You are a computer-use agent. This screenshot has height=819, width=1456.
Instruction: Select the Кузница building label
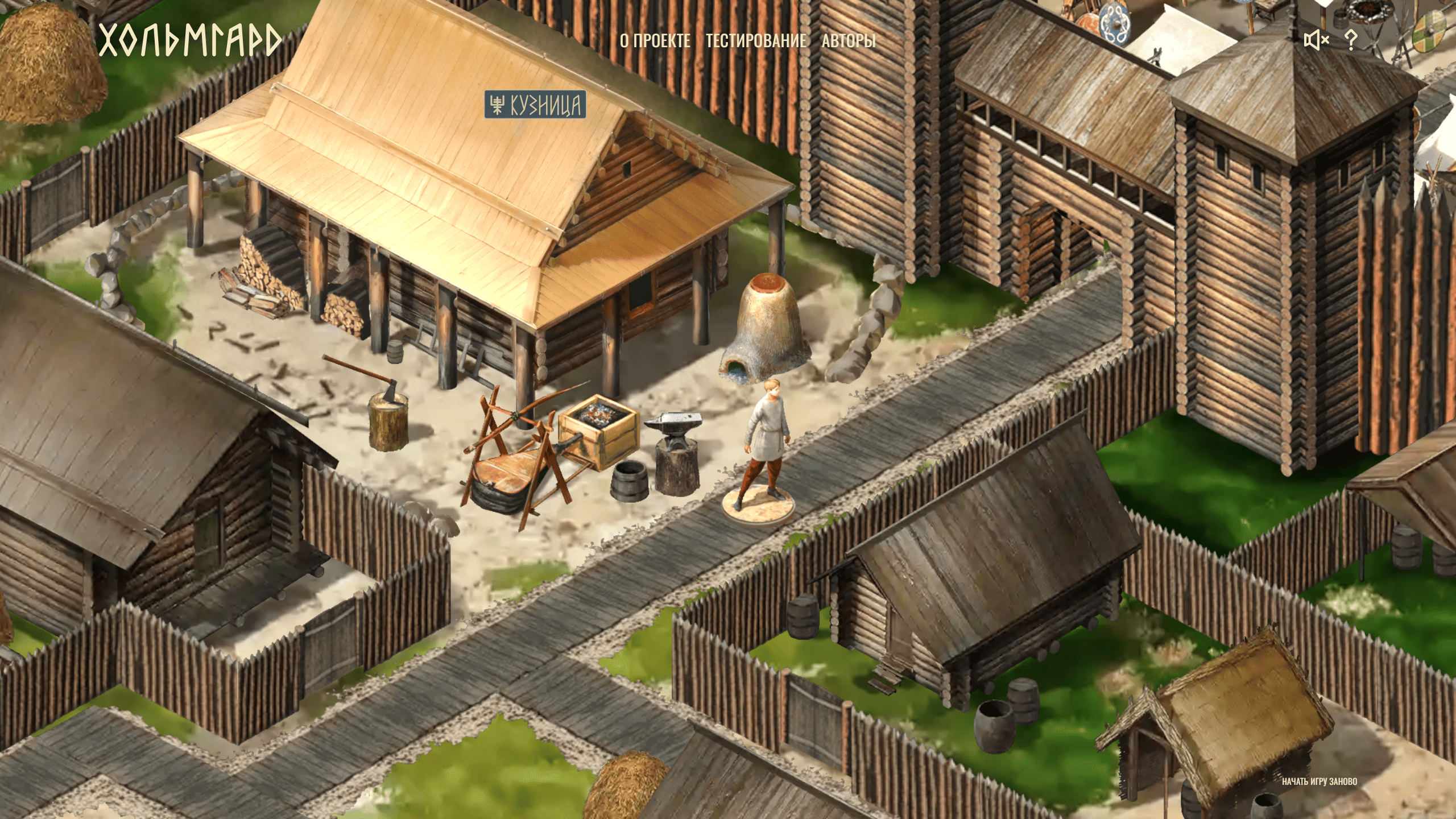(535, 105)
